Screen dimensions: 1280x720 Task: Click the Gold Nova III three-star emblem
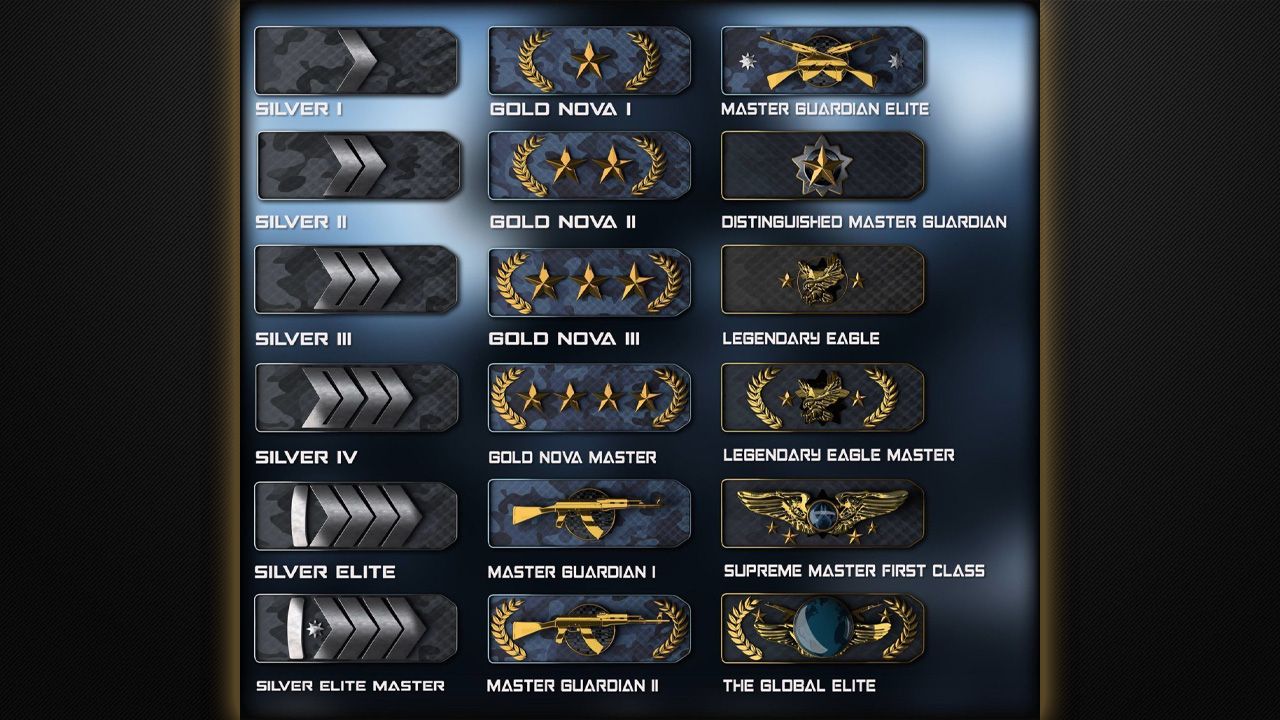tap(589, 282)
